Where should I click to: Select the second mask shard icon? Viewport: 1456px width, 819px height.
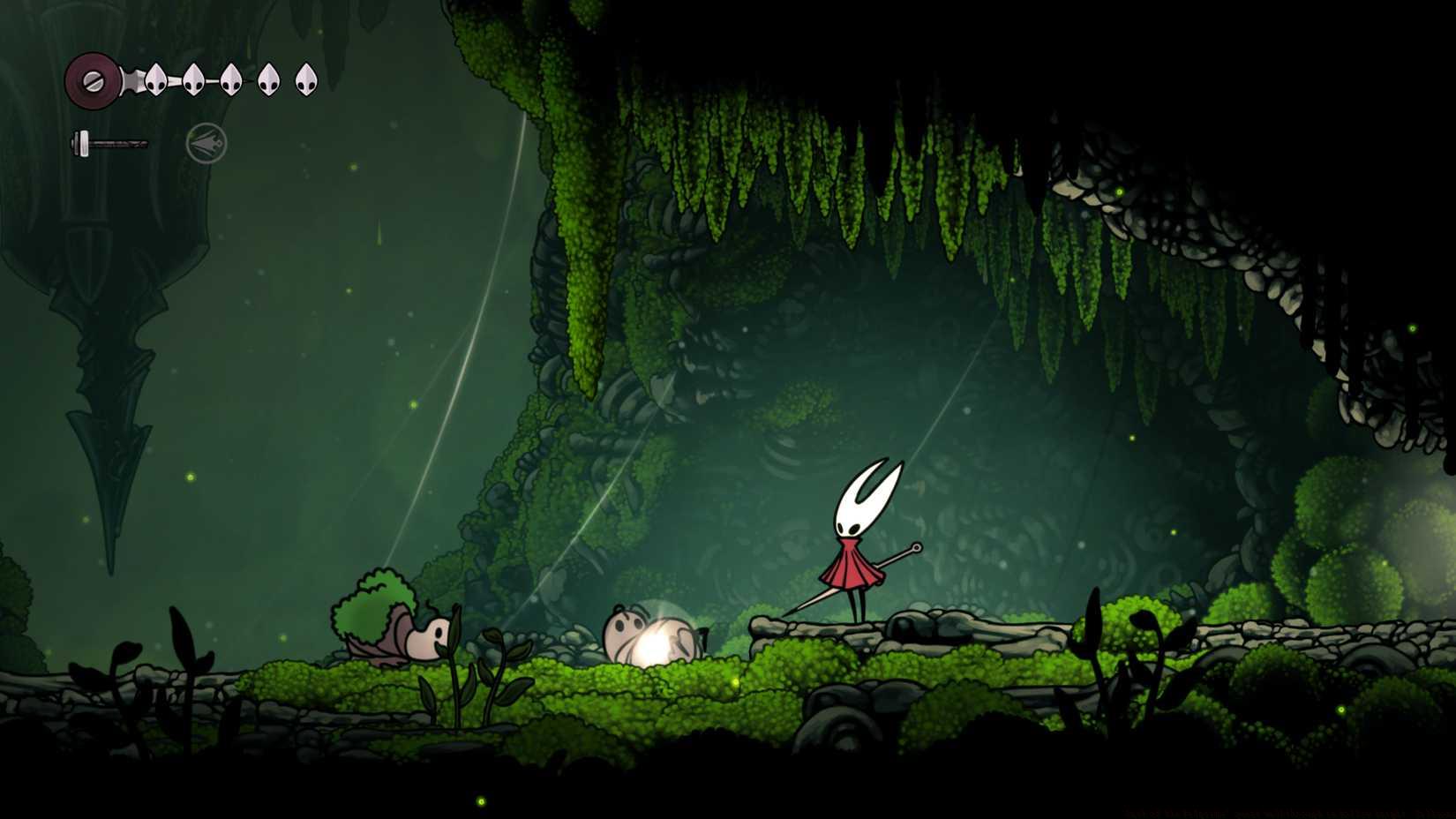193,79
